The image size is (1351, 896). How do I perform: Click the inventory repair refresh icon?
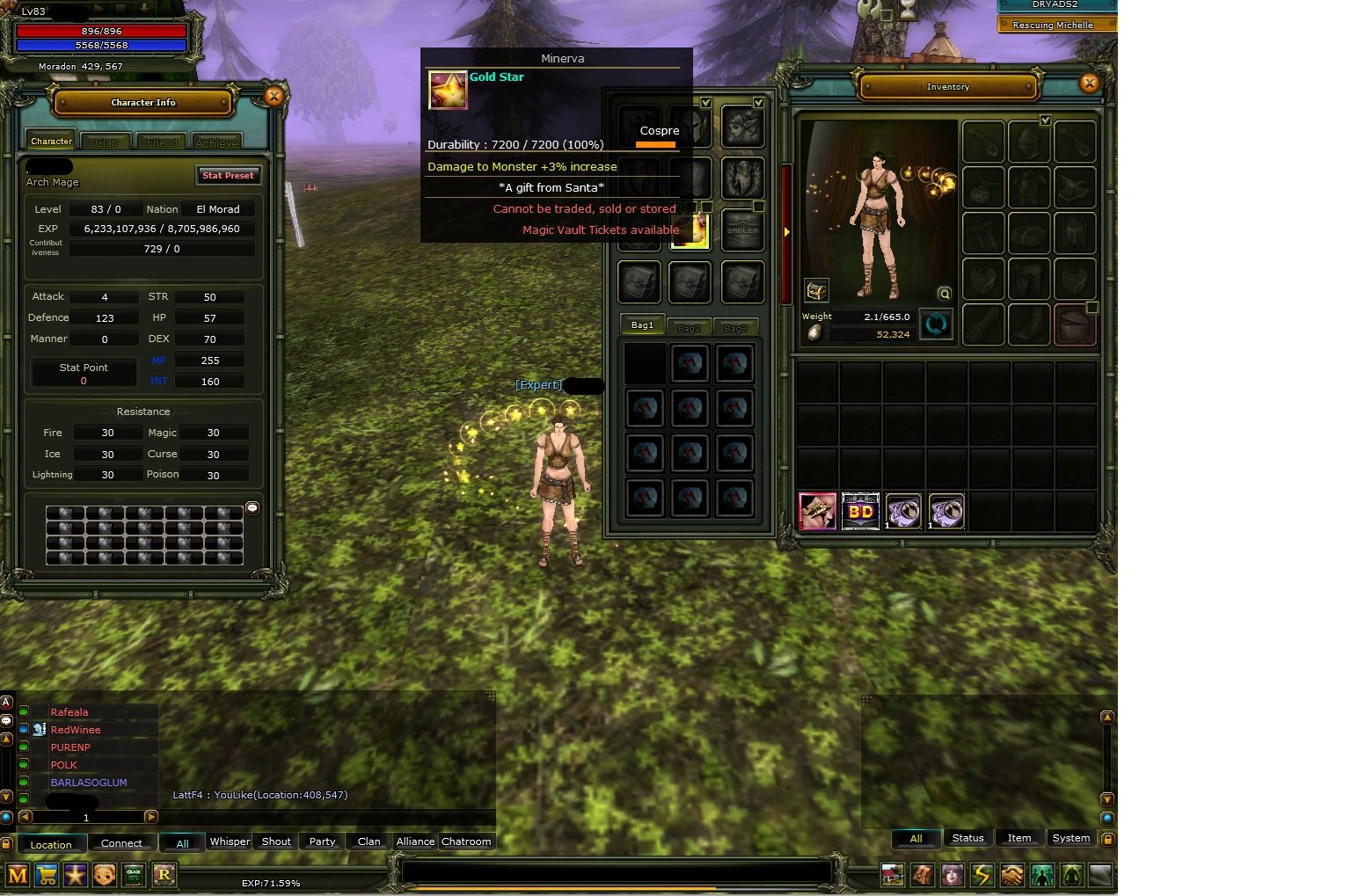point(936,324)
